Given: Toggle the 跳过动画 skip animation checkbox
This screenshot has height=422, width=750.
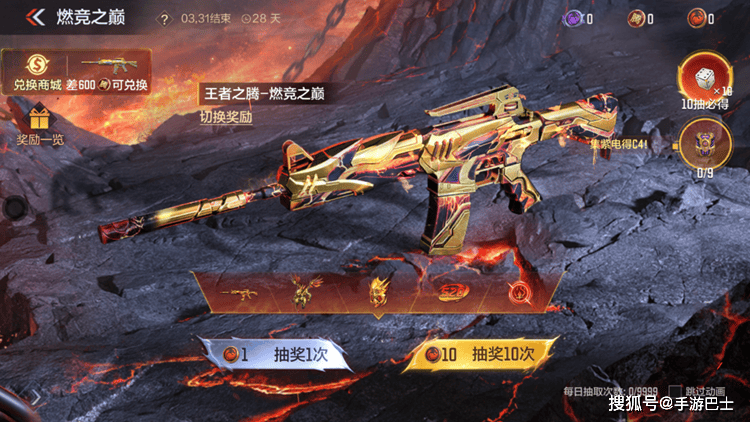Looking at the screenshot, I should pyautogui.click(x=676, y=389).
